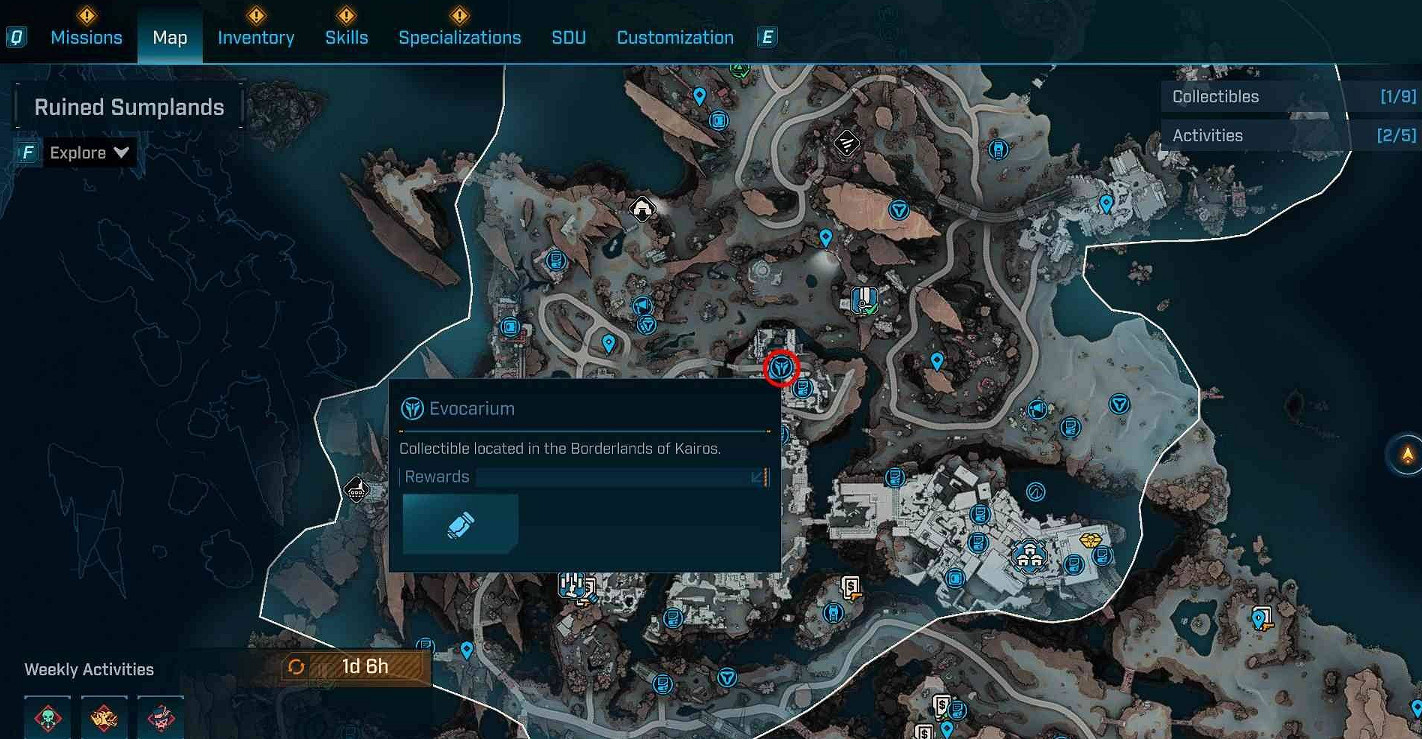Select the Specializations tab
The height and width of the screenshot is (739, 1422).
click(x=459, y=38)
